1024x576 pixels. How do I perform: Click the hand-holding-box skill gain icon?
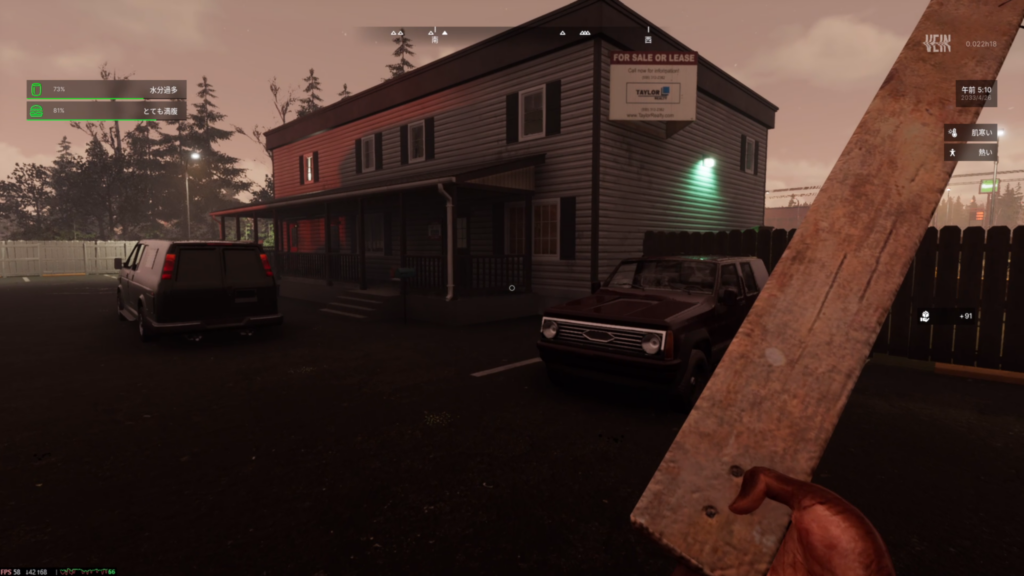(927, 316)
